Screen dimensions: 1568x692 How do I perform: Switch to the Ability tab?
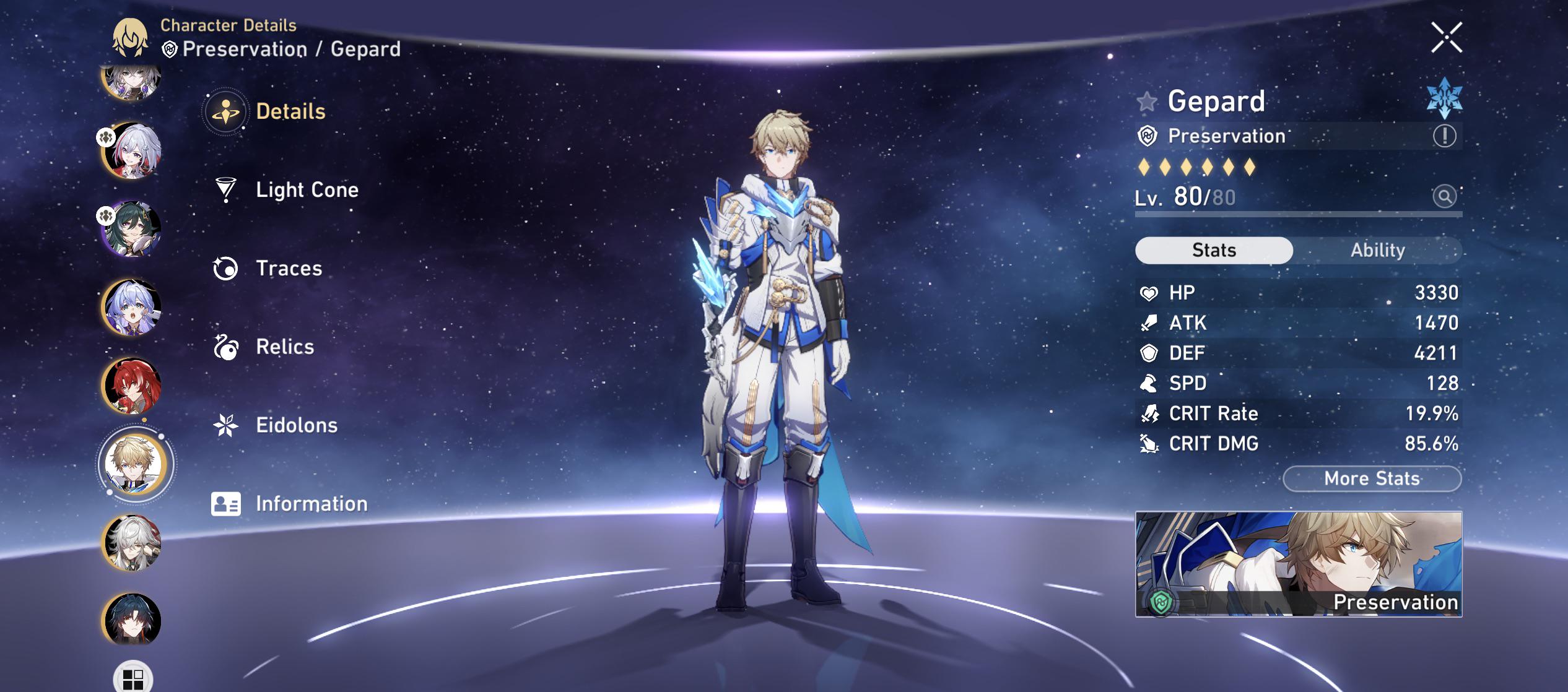point(1377,250)
